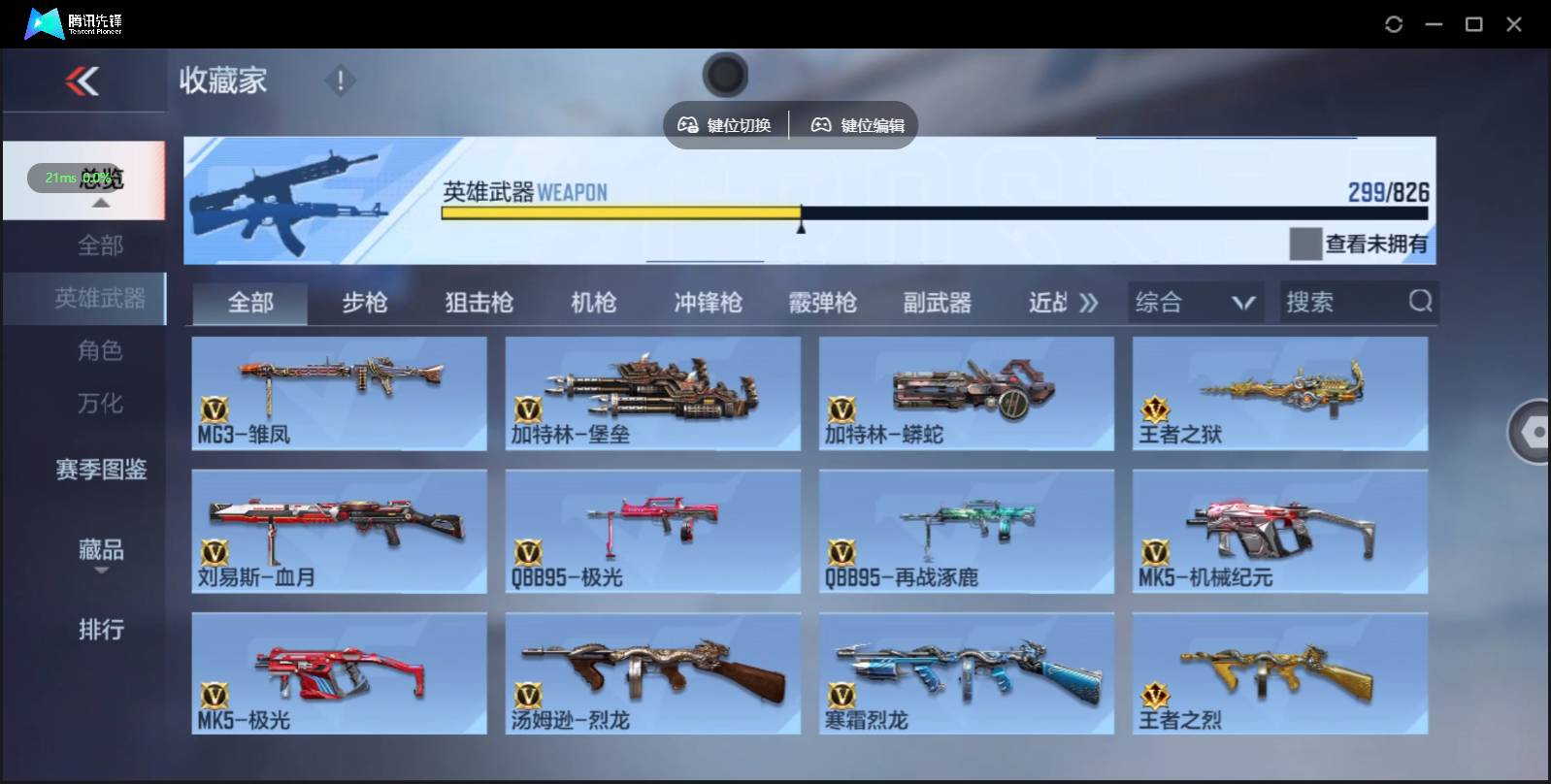Open the floating controller icon on the right edge
Image resolution: width=1551 pixels, height=784 pixels.
coord(1532,431)
